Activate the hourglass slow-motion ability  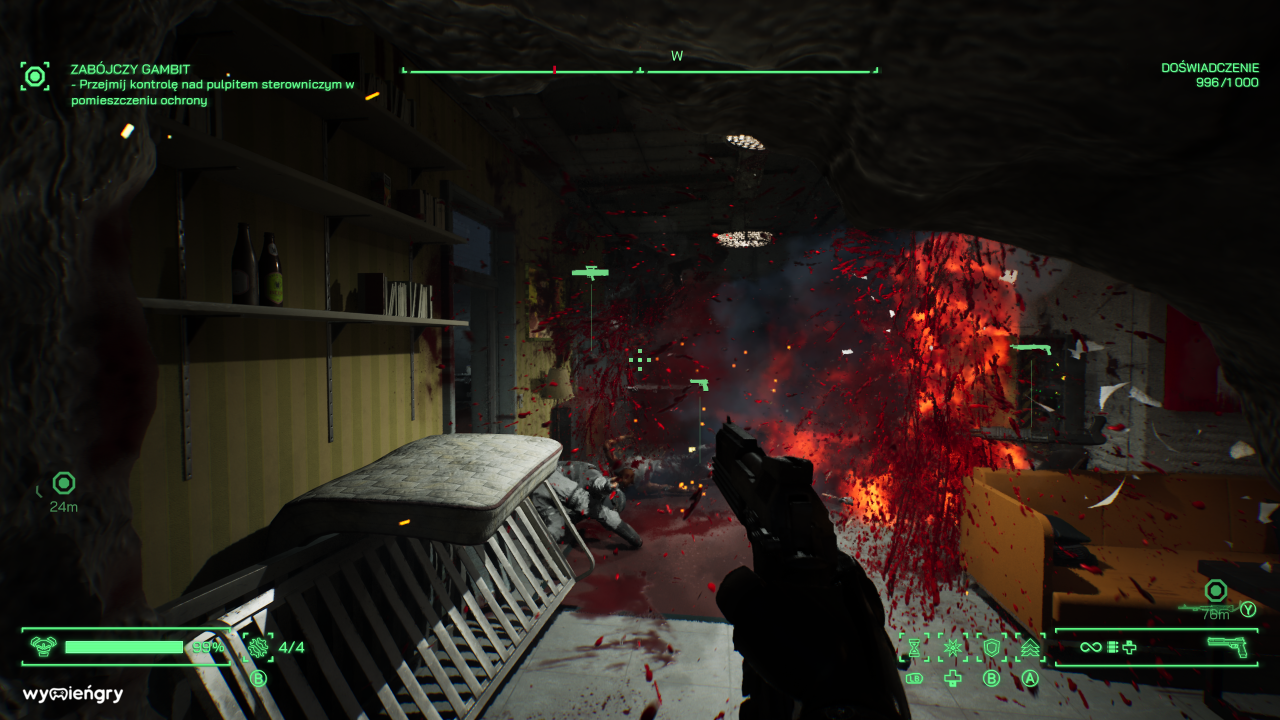coord(913,648)
